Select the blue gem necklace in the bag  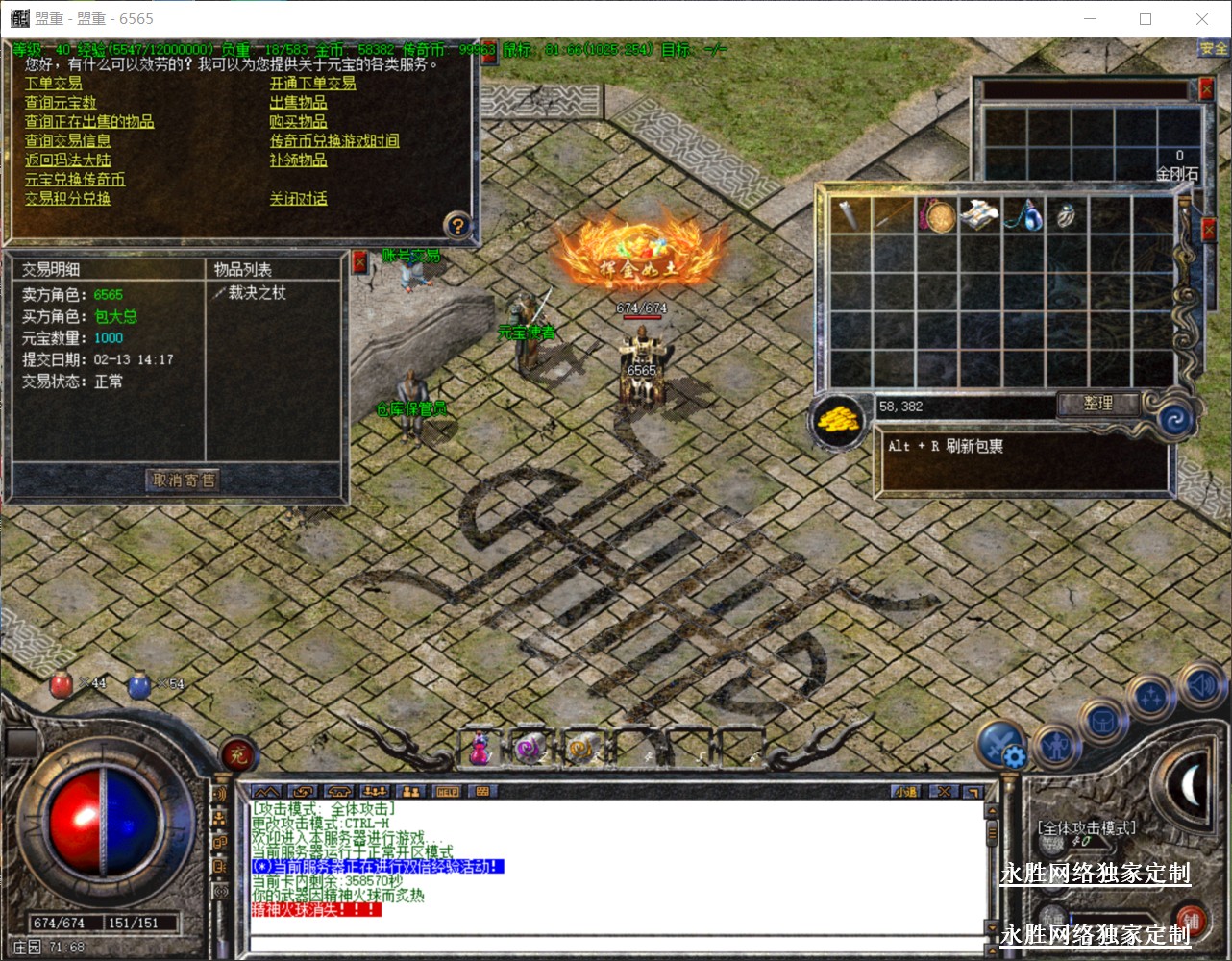click(1023, 216)
